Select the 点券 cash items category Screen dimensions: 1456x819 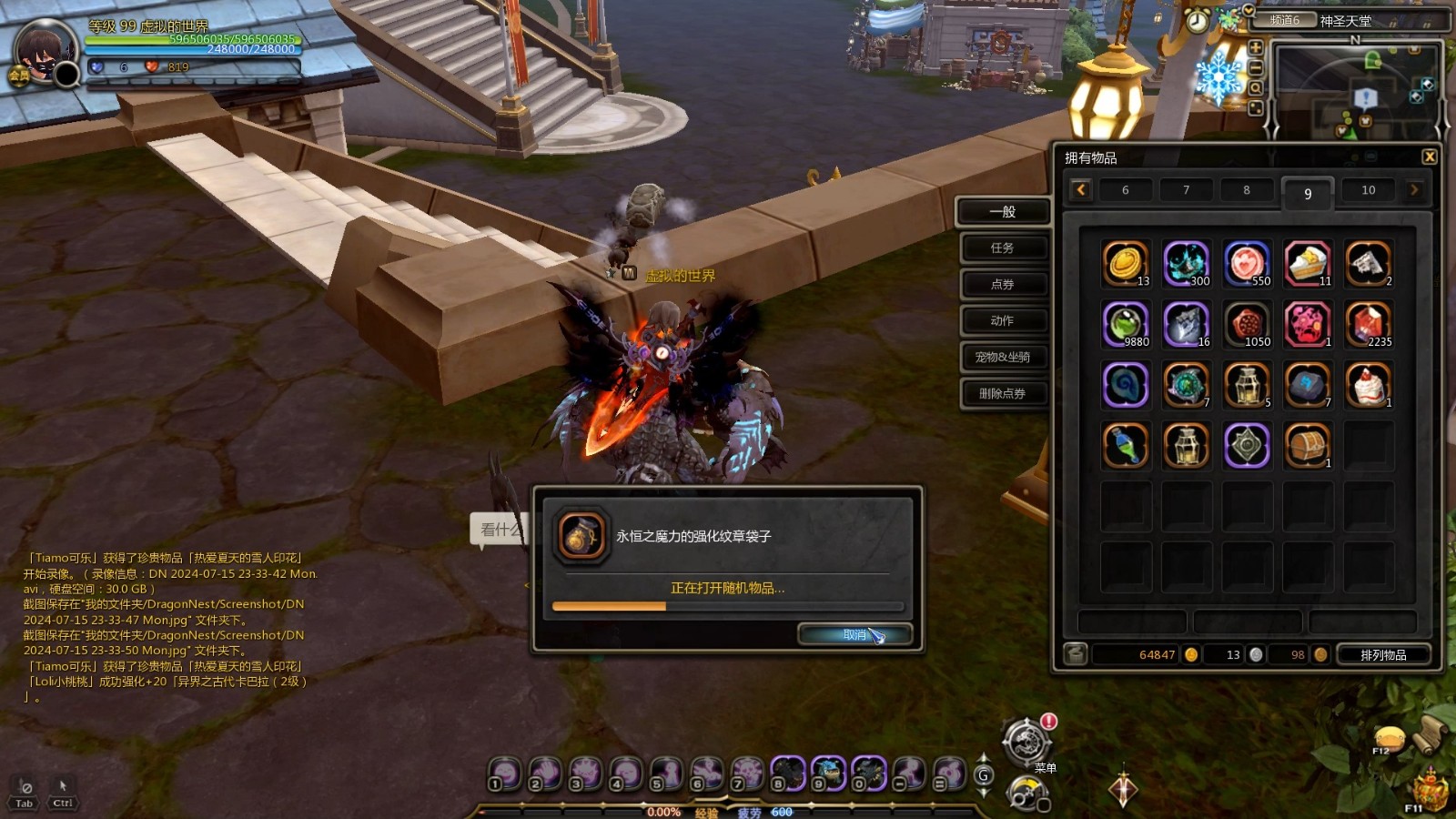(x=1002, y=284)
